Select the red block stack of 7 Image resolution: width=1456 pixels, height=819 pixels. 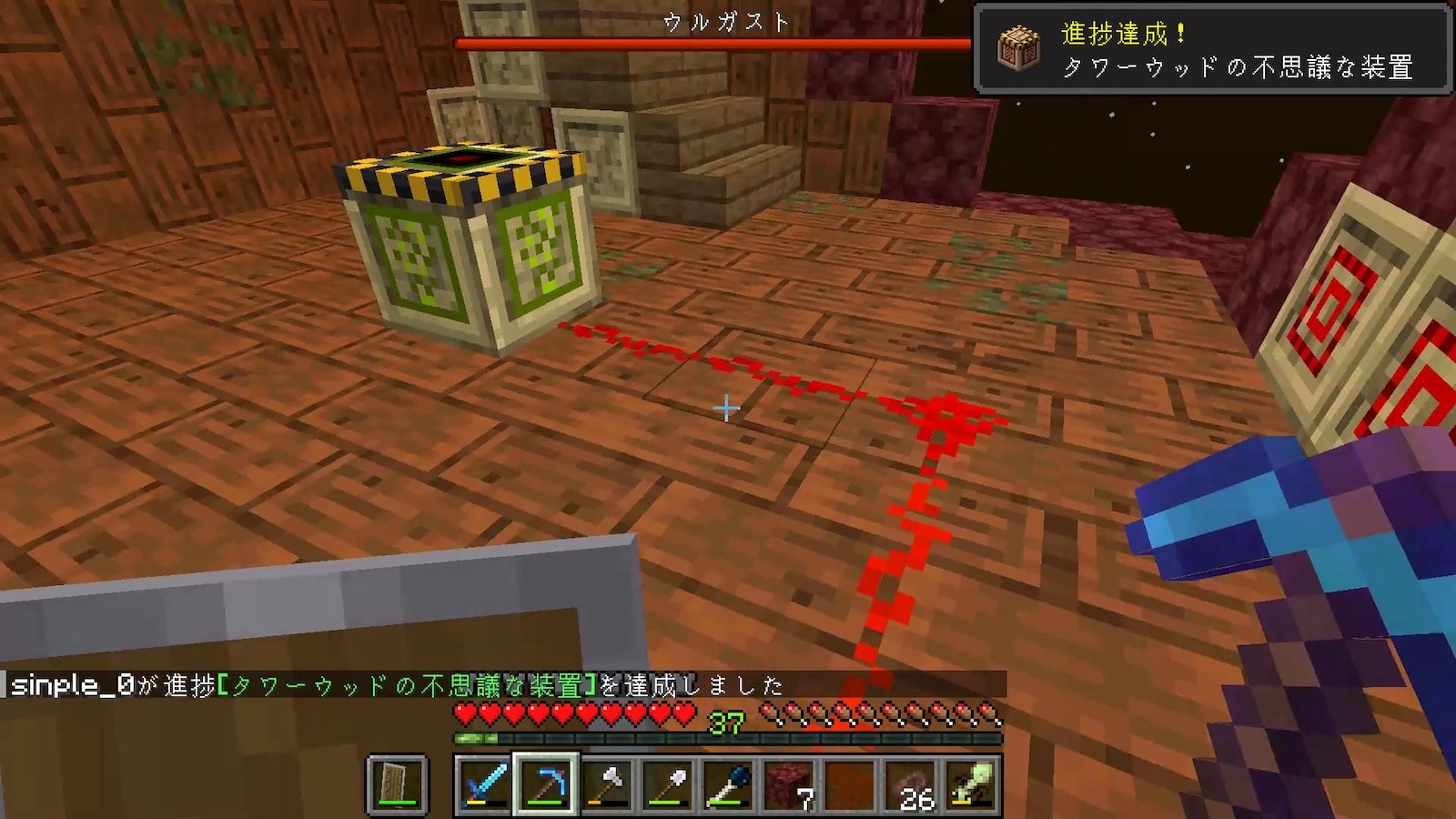[789, 784]
